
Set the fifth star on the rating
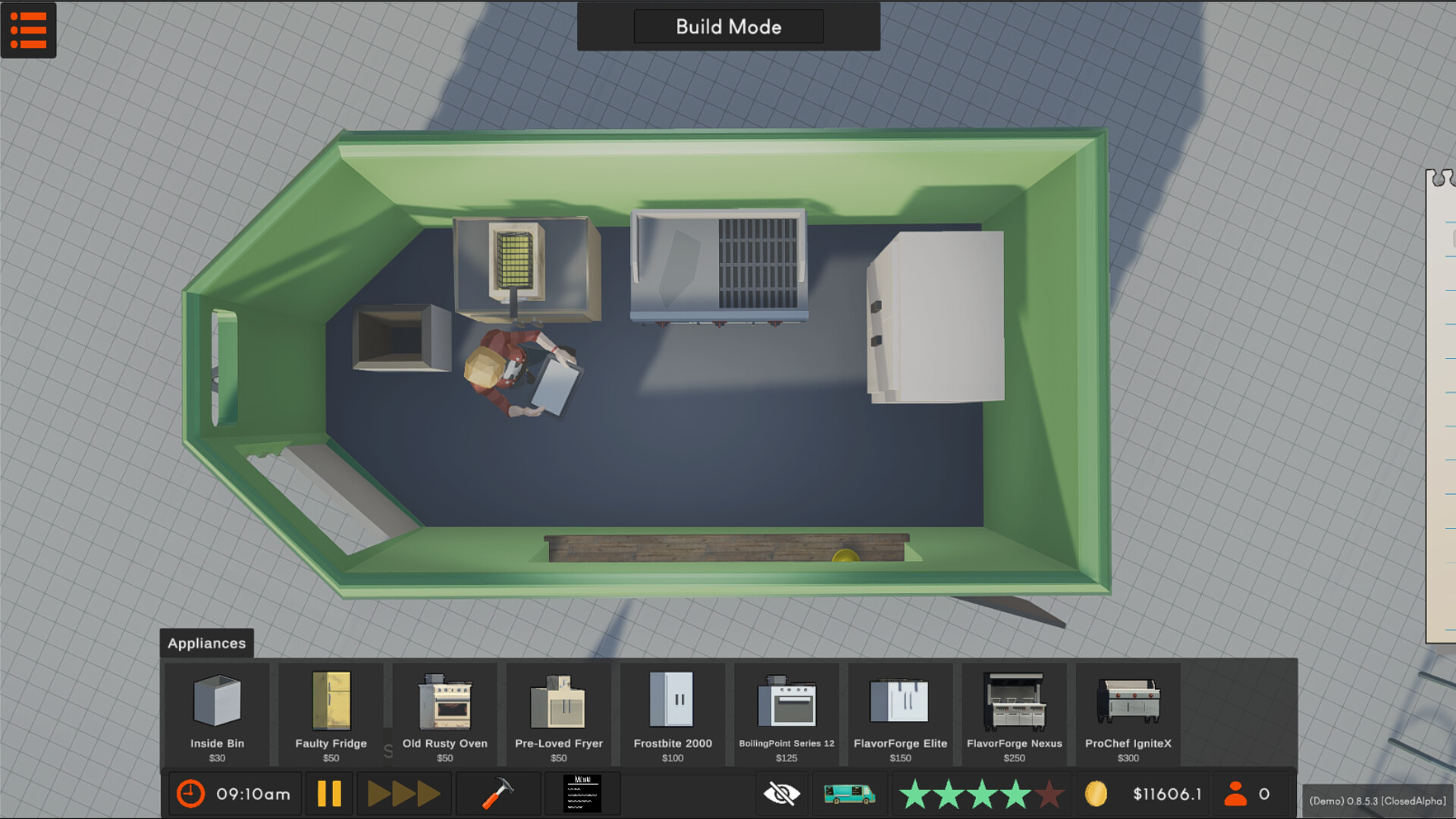click(x=1048, y=793)
